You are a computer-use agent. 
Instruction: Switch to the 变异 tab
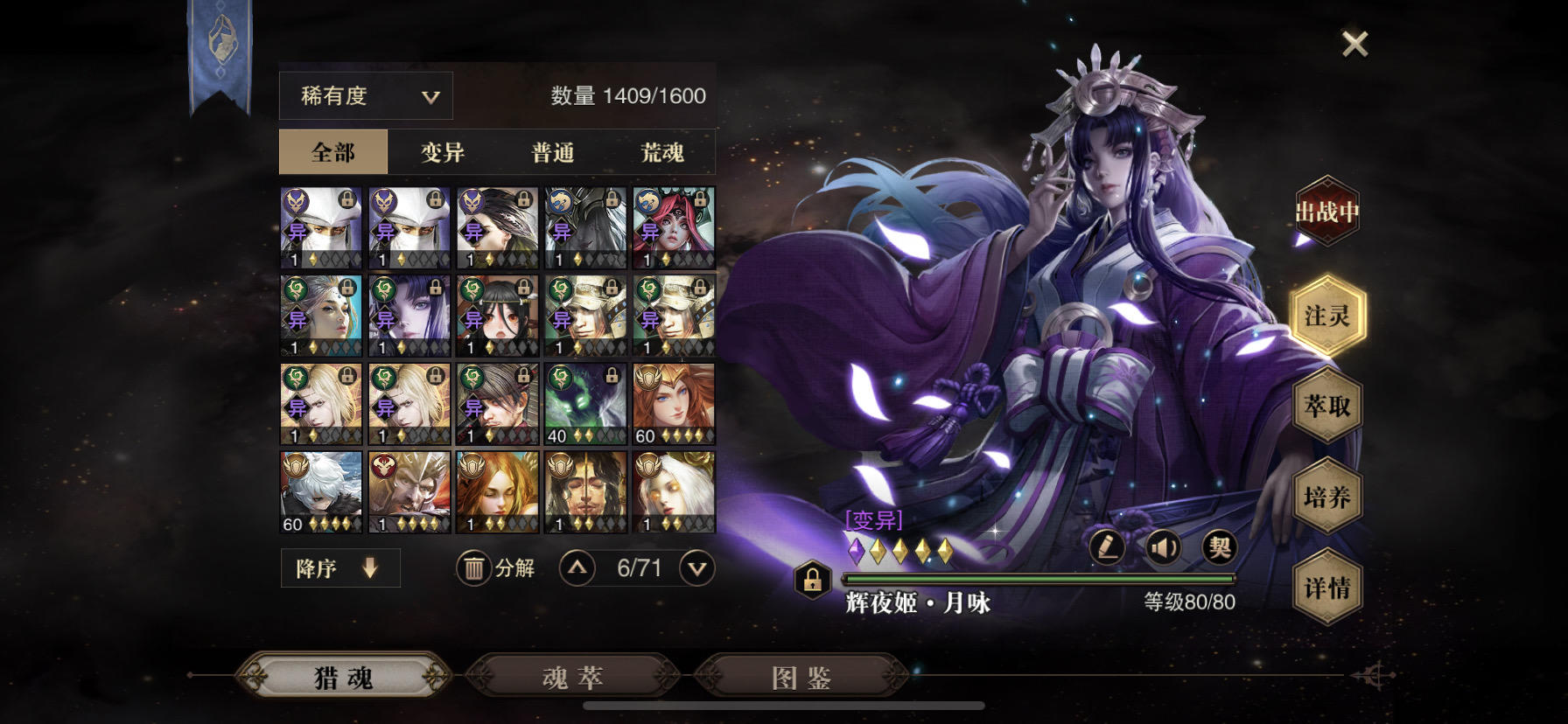tap(442, 151)
